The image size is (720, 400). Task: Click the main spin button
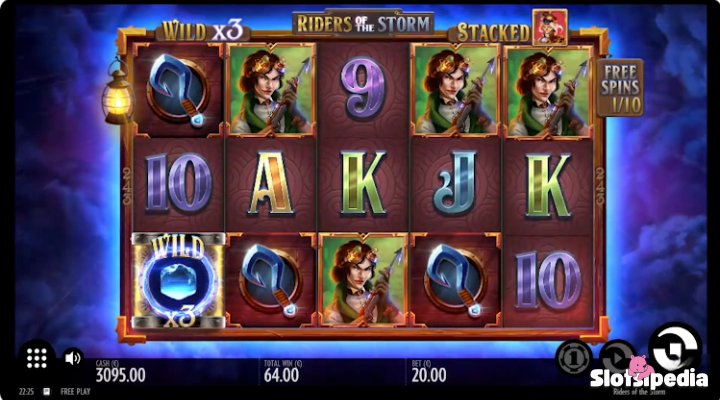tap(674, 347)
